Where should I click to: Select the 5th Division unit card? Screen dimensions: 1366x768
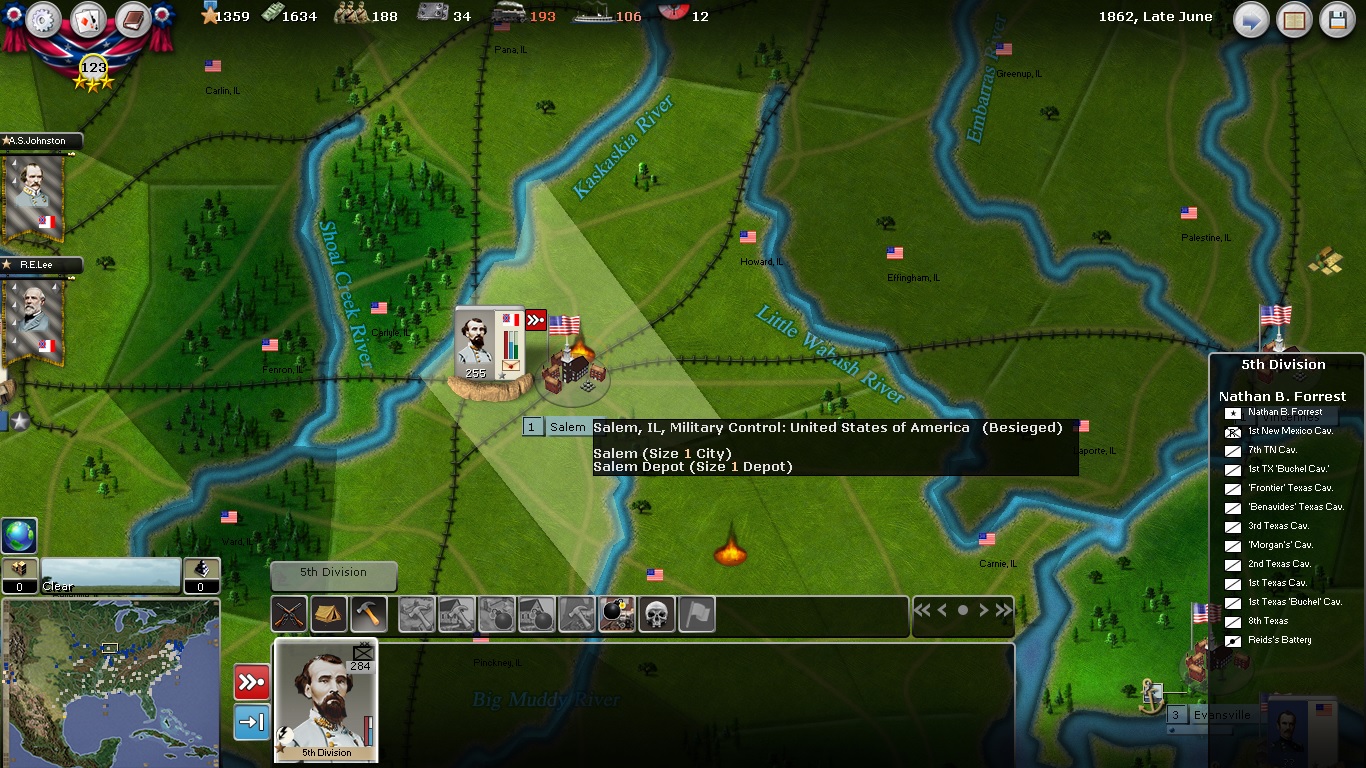pos(326,700)
